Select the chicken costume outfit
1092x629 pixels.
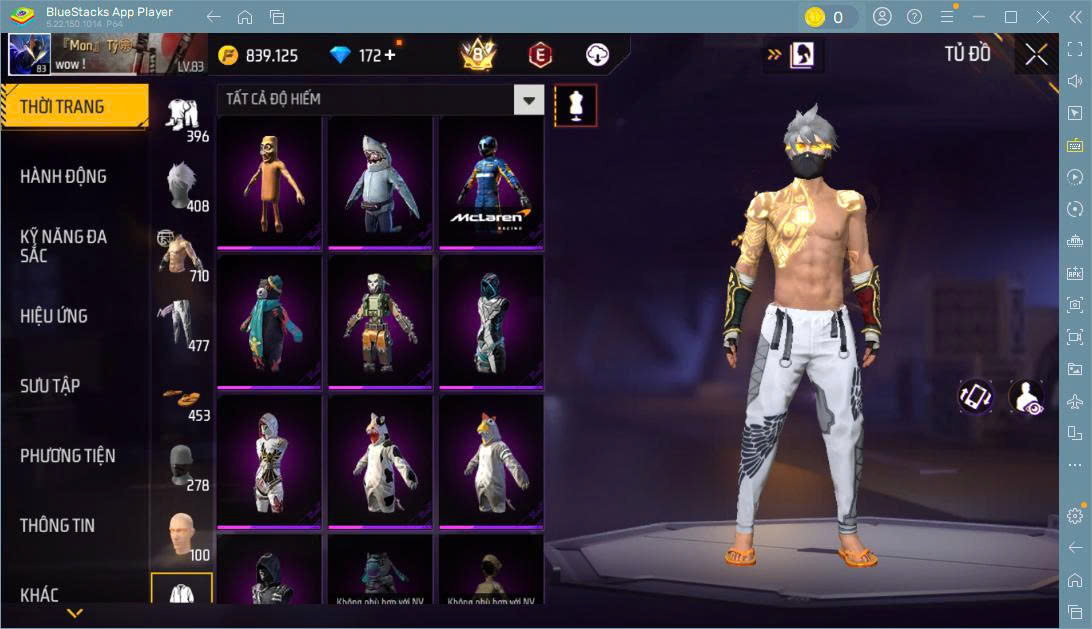point(491,462)
